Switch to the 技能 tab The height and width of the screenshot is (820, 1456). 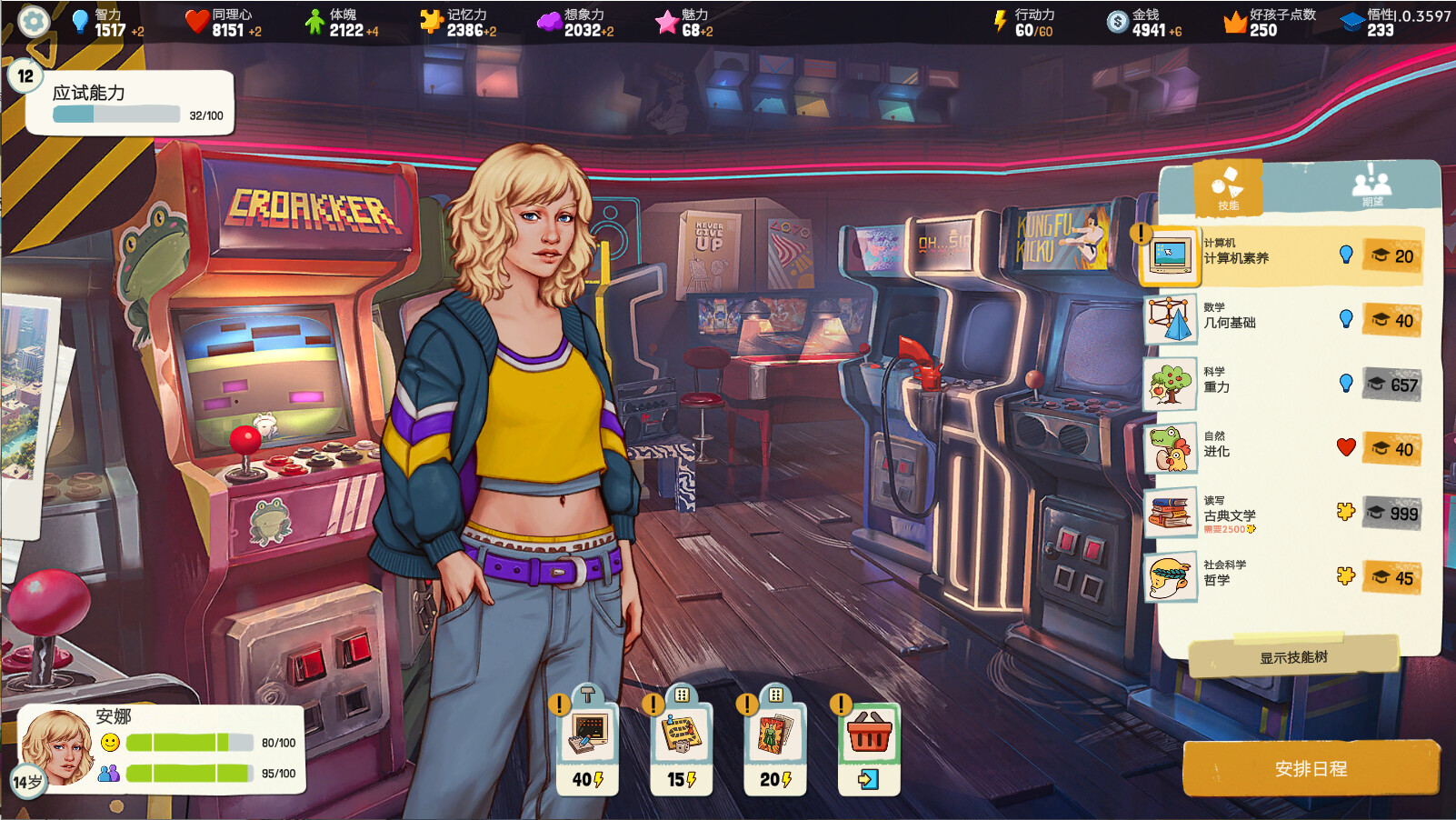coord(1228,187)
